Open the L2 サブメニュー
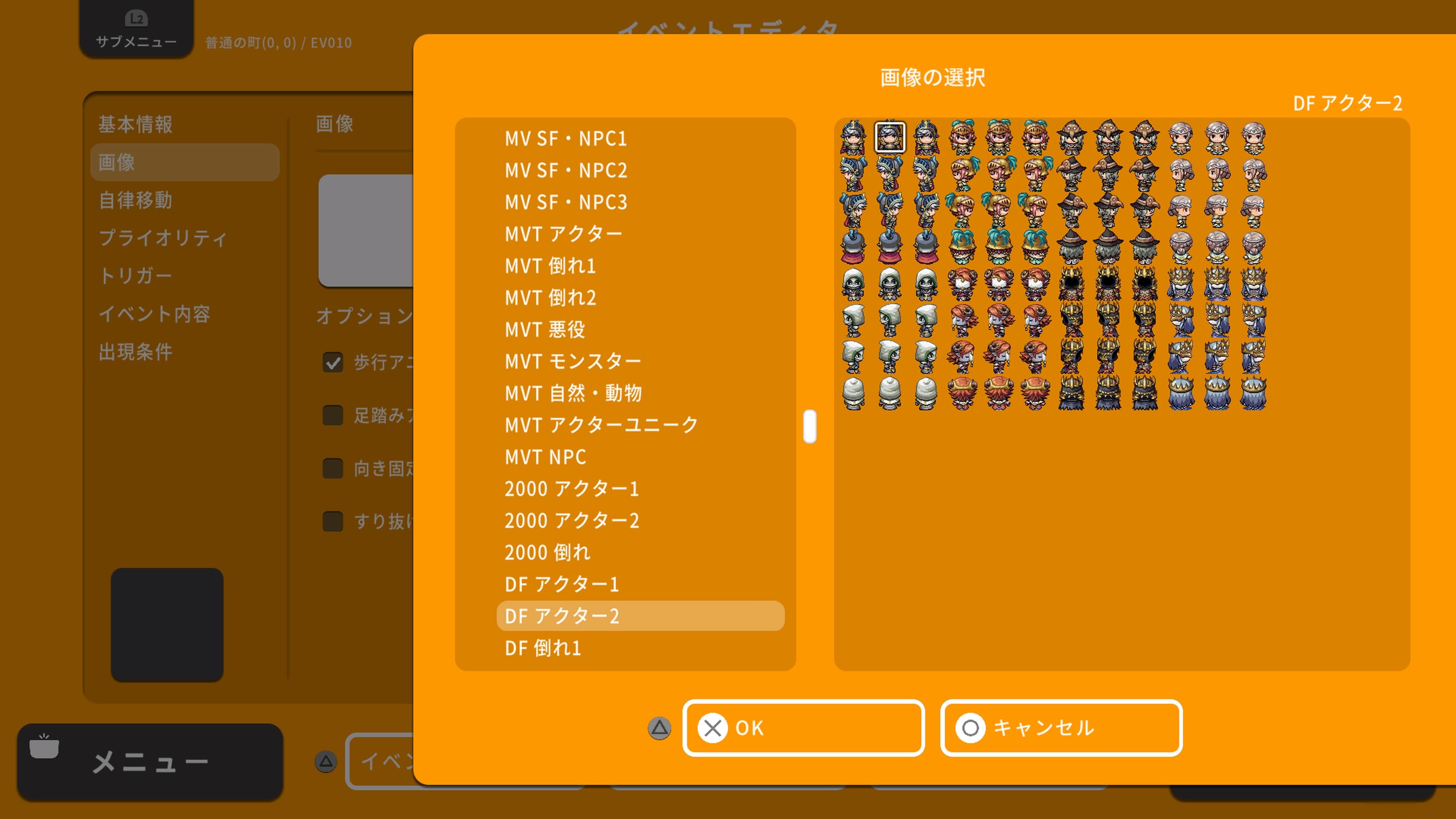Image resolution: width=1456 pixels, height=819 pixels. [x=136, y=28]
